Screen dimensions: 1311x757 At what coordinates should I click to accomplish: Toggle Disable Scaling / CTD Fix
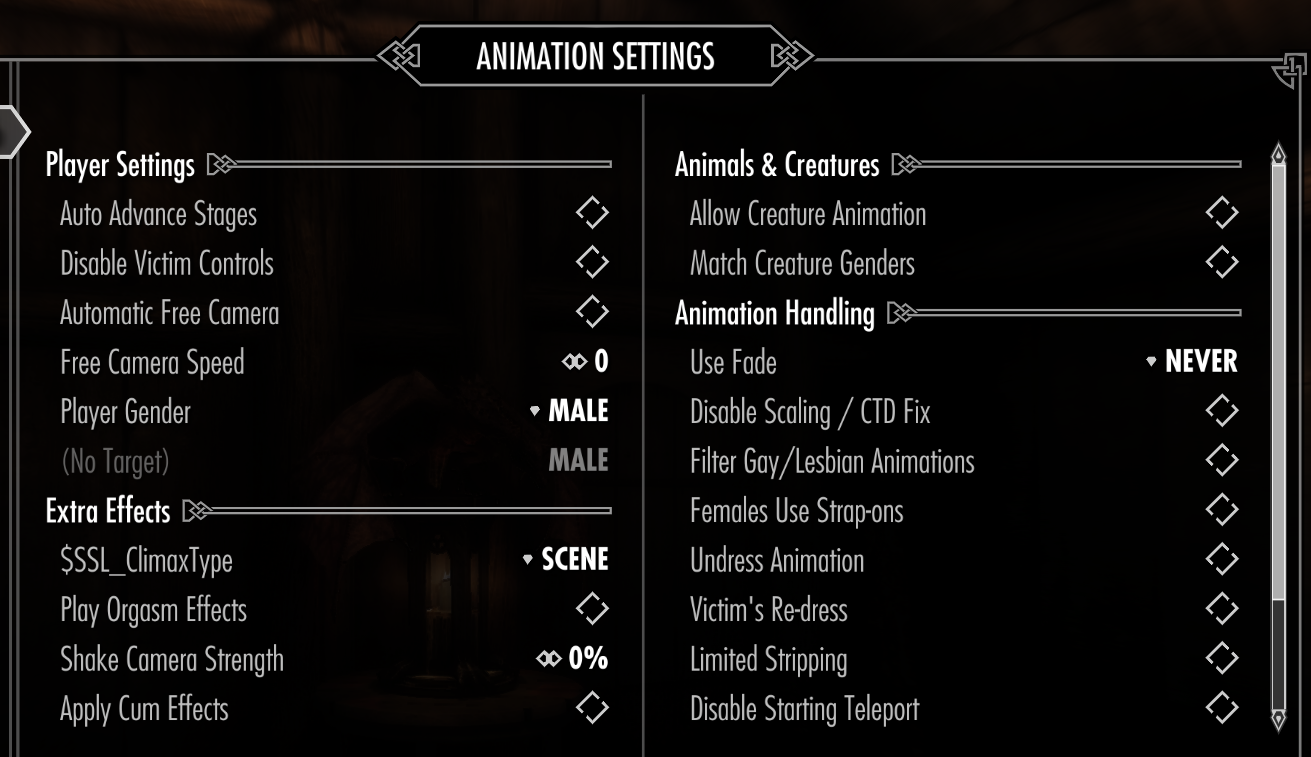(x=1221, y=411)
